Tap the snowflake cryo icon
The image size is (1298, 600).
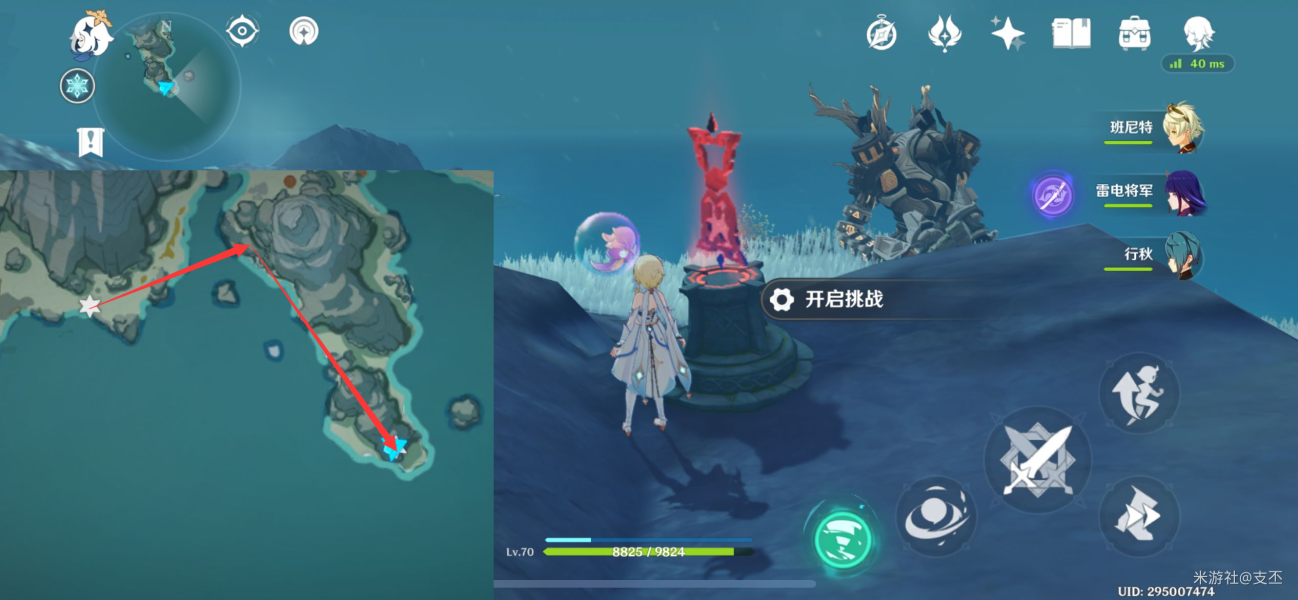77,86
